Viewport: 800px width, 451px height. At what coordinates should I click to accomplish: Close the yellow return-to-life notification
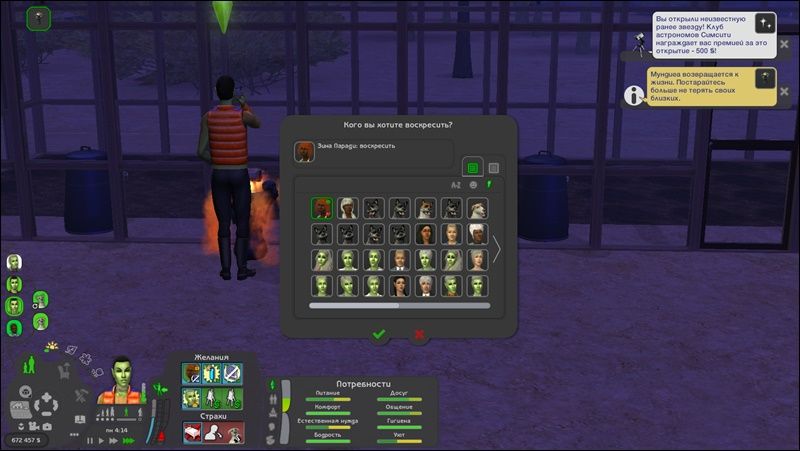click(765, 79)
